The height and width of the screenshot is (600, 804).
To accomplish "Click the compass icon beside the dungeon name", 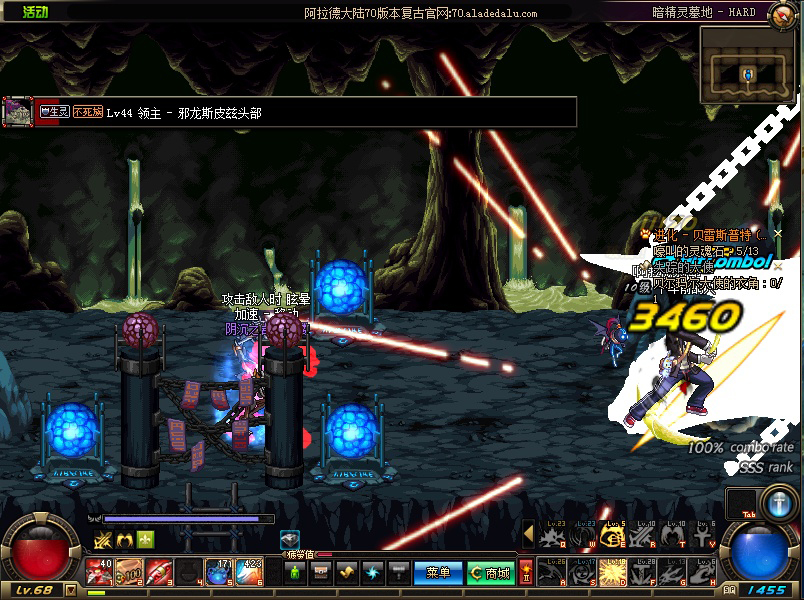I will pyautogui.click(x=776, y=13).
